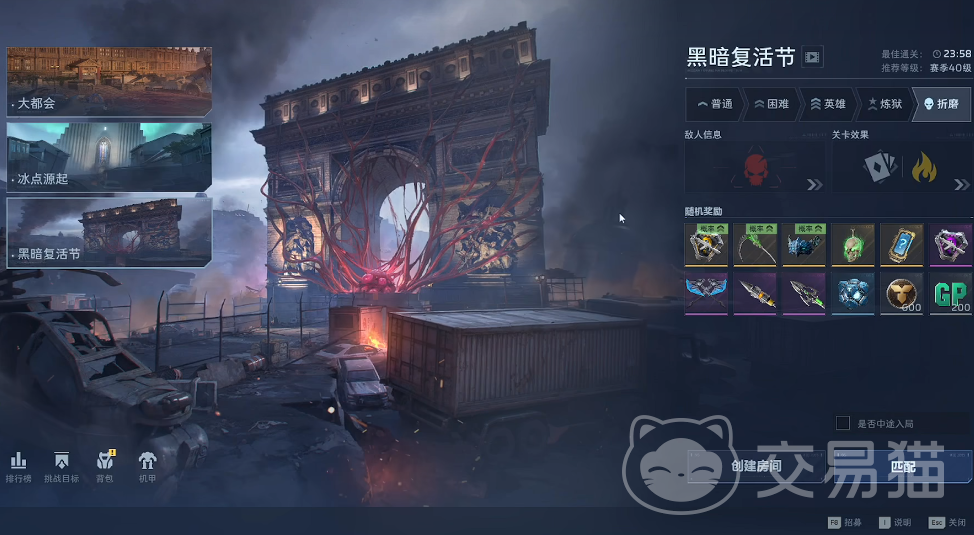The image size is (974, 535).
Task: Select the 炼狱 difficulty tab
Action: 885,104
